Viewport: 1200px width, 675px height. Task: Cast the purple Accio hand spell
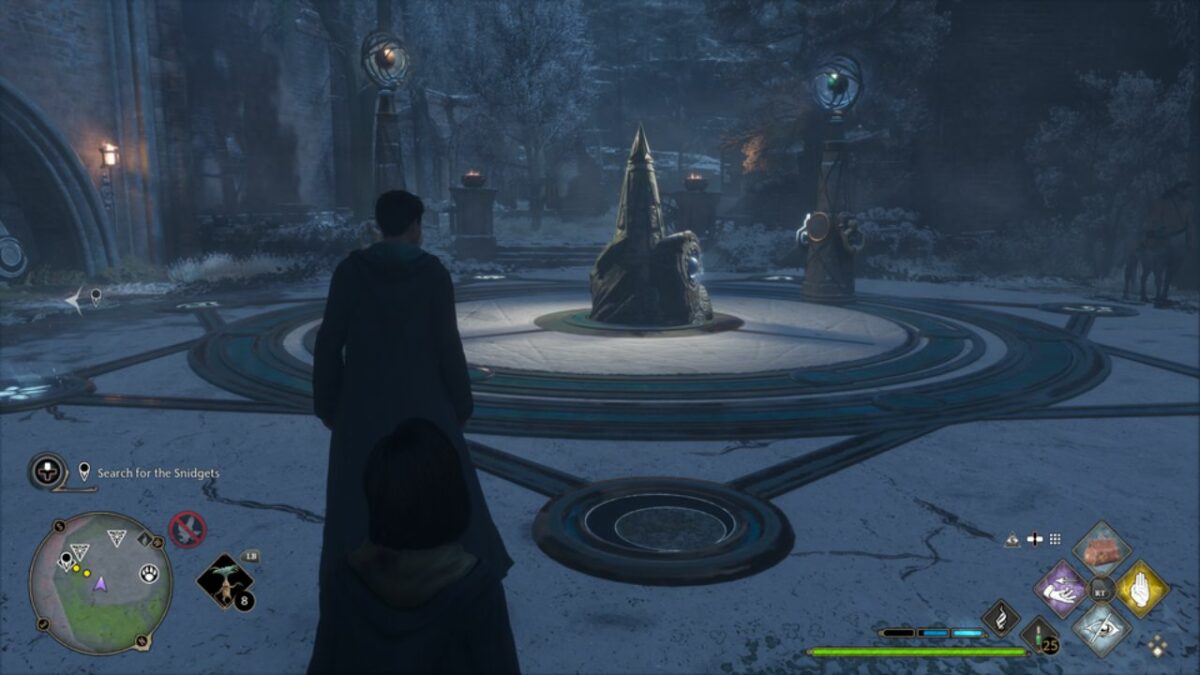[x=1060, y=588]
